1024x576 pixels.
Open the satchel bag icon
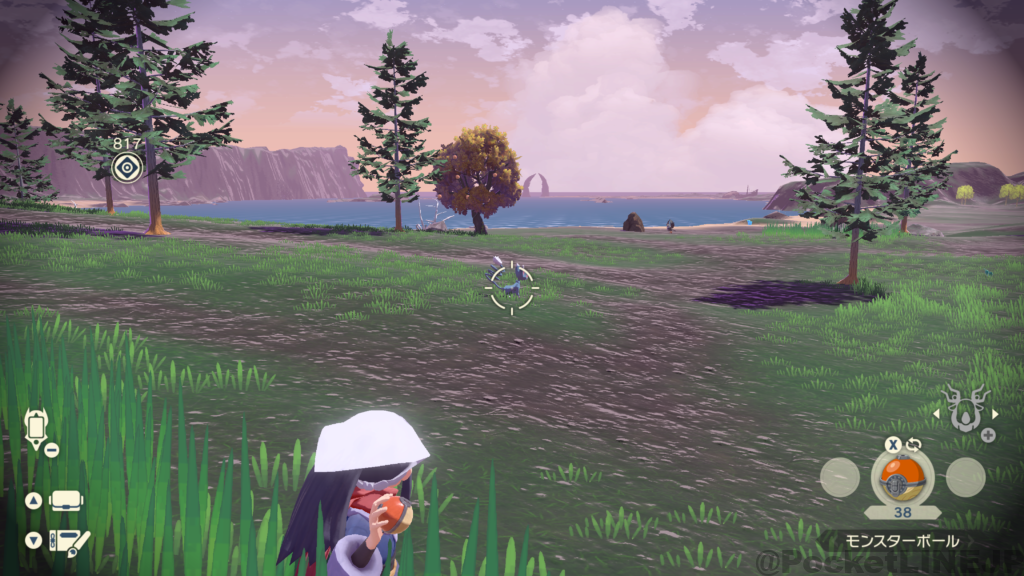coord(66,500)
